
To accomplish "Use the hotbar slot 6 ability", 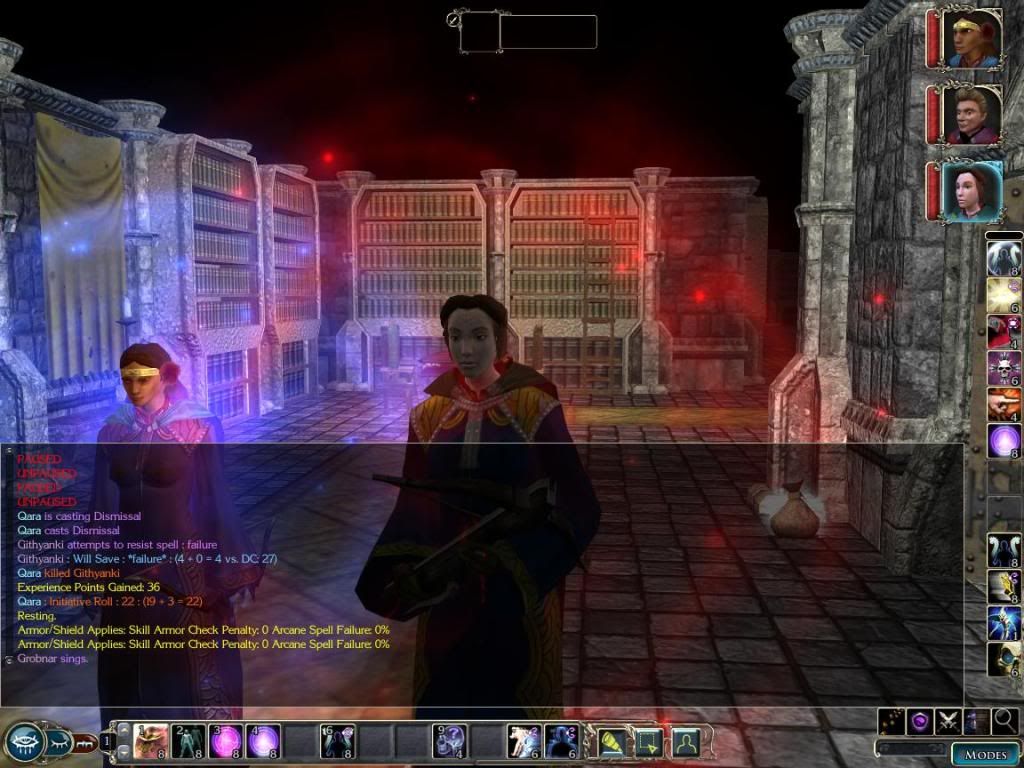I will (x=338, y=742).
